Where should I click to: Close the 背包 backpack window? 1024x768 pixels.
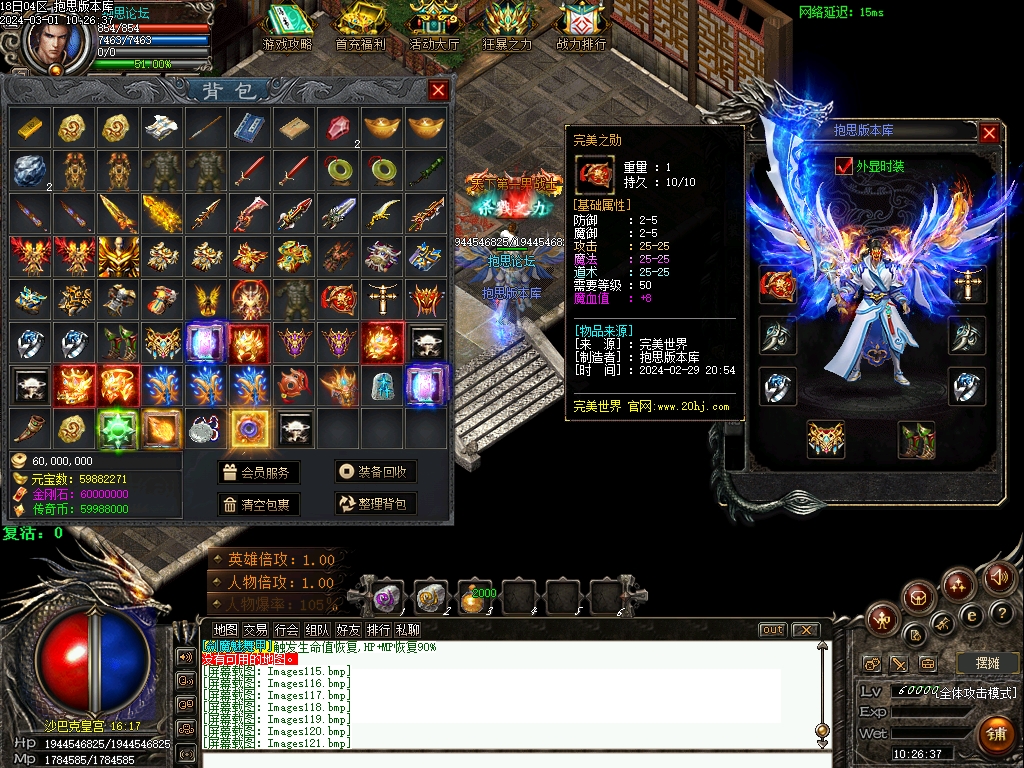coord(438,91)
